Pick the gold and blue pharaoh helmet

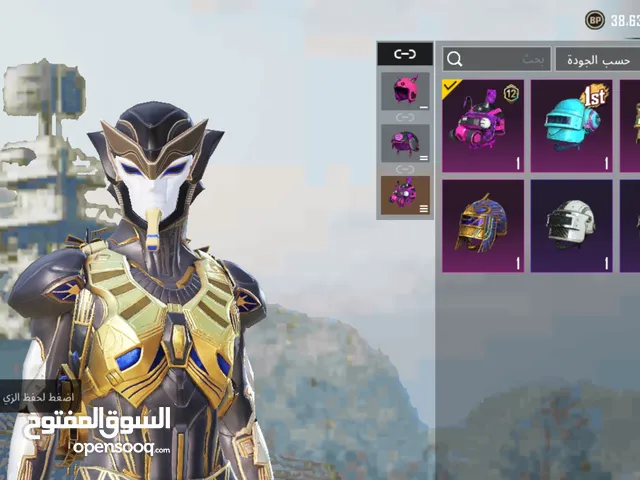click(x=483, y=226)
